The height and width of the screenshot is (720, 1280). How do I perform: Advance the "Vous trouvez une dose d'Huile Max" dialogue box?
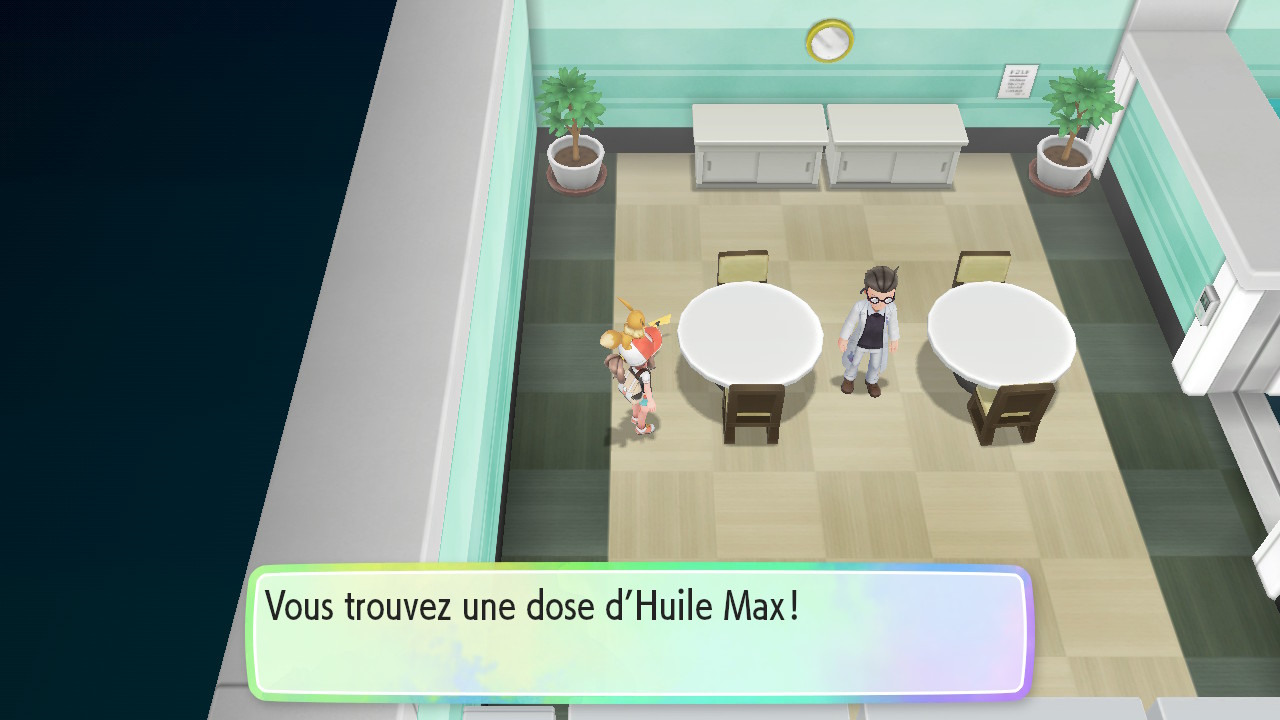tap(638, 632)
